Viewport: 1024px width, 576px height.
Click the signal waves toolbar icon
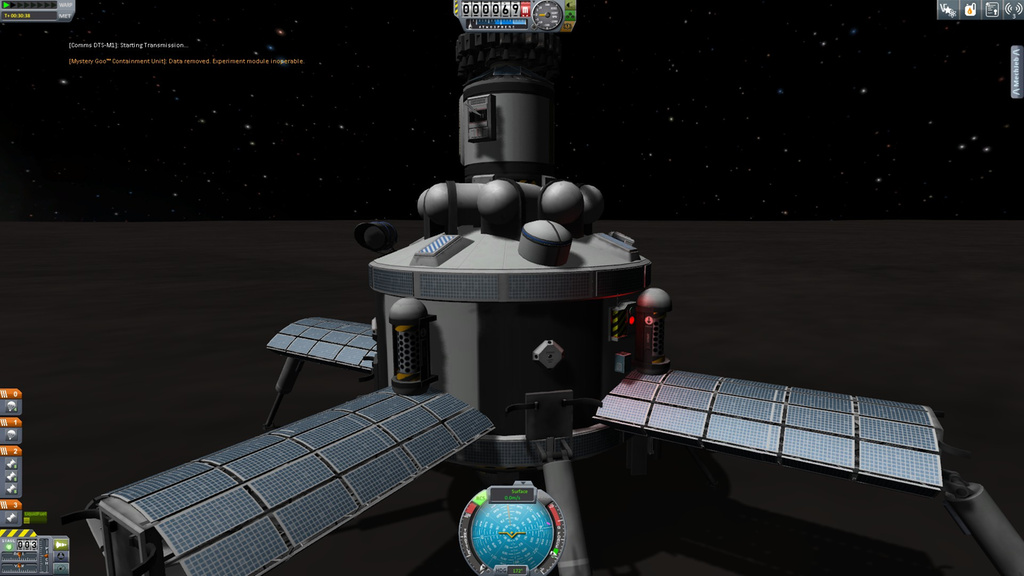(x=1013, y=10)
